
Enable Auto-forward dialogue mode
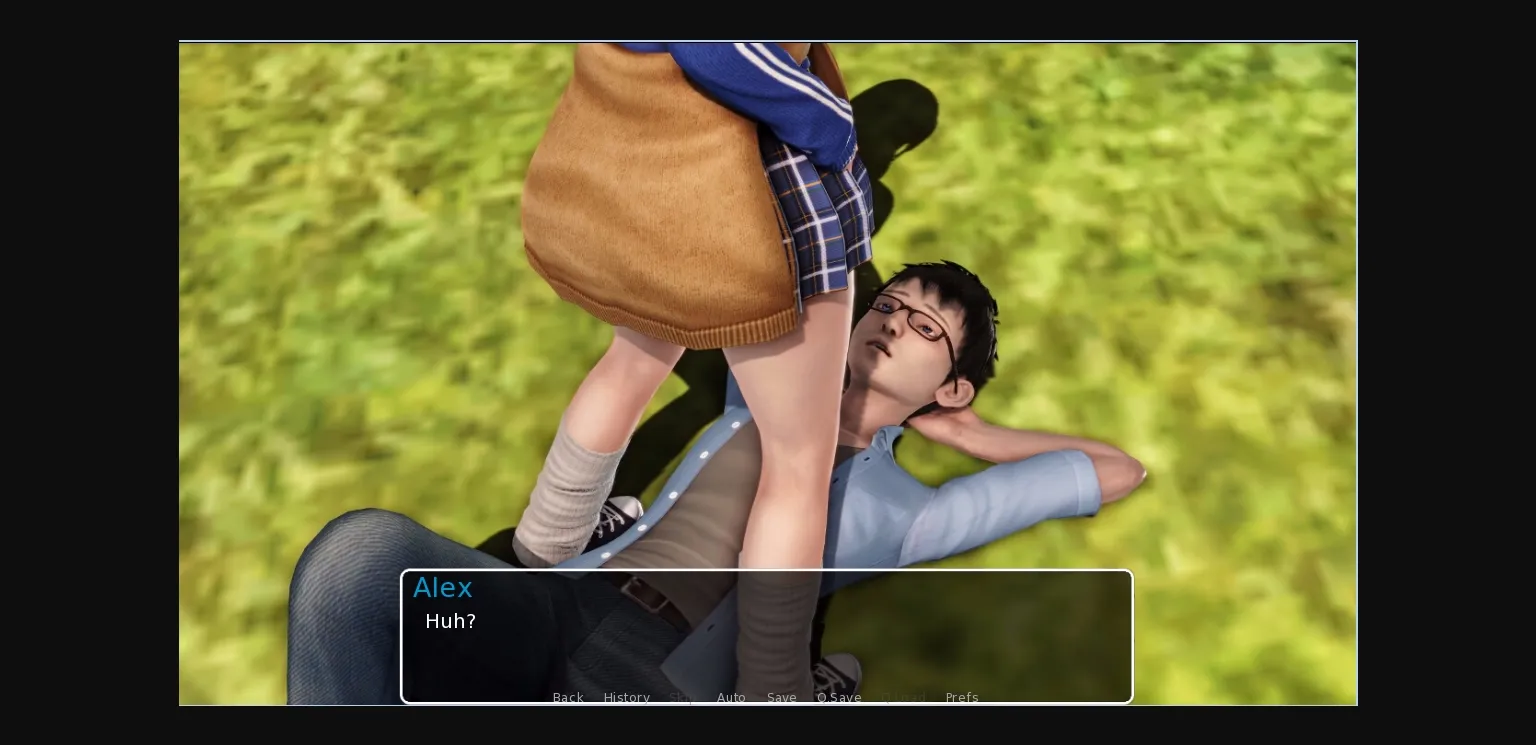point(731,697)
